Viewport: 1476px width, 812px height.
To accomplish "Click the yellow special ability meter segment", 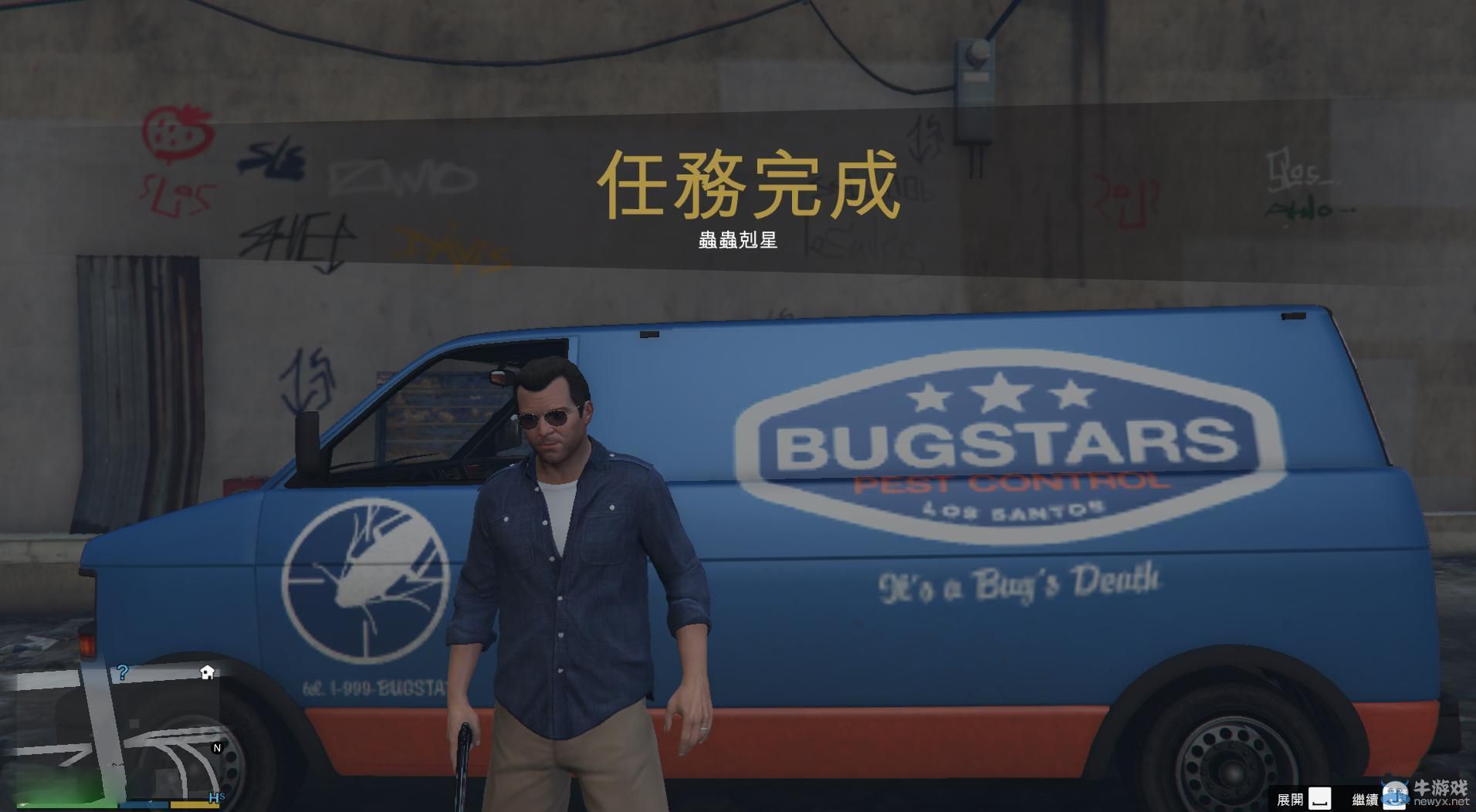I will [x=194, y=806].
